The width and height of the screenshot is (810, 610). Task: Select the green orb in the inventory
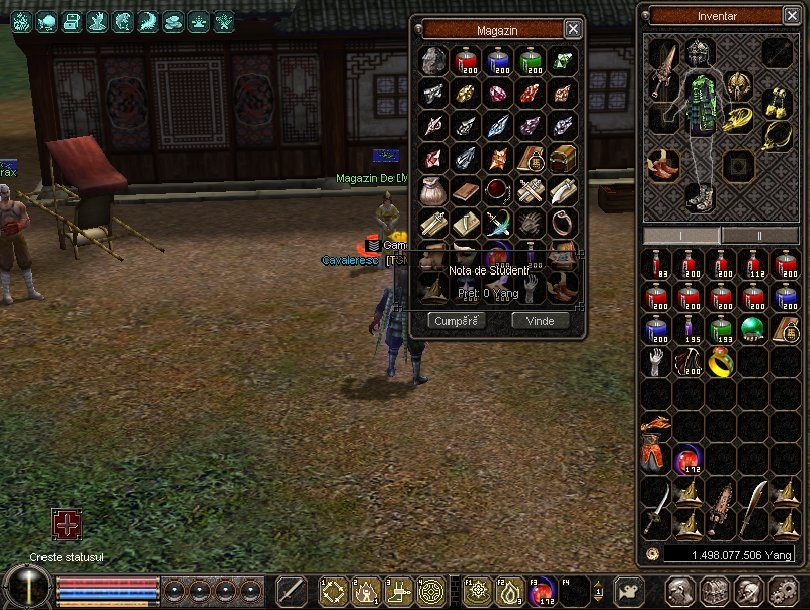[x=752, y=329]
